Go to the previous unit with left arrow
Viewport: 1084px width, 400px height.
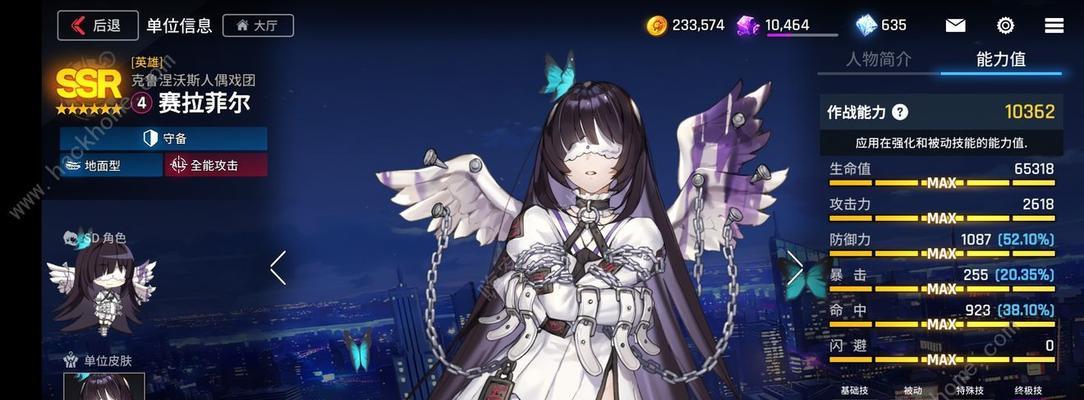click(x=278, y=267)
